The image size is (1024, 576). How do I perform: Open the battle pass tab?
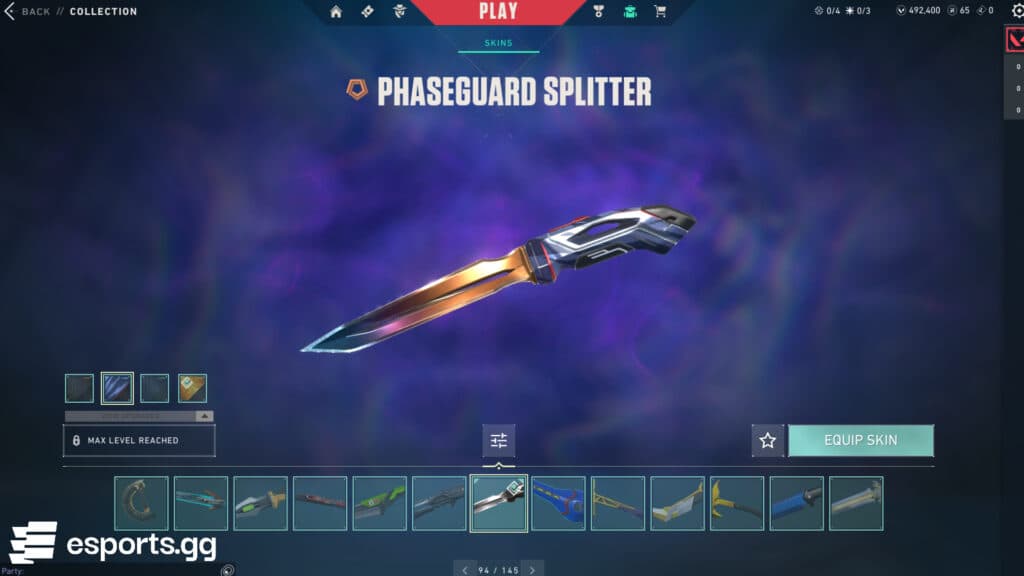[x=366, y=12]
